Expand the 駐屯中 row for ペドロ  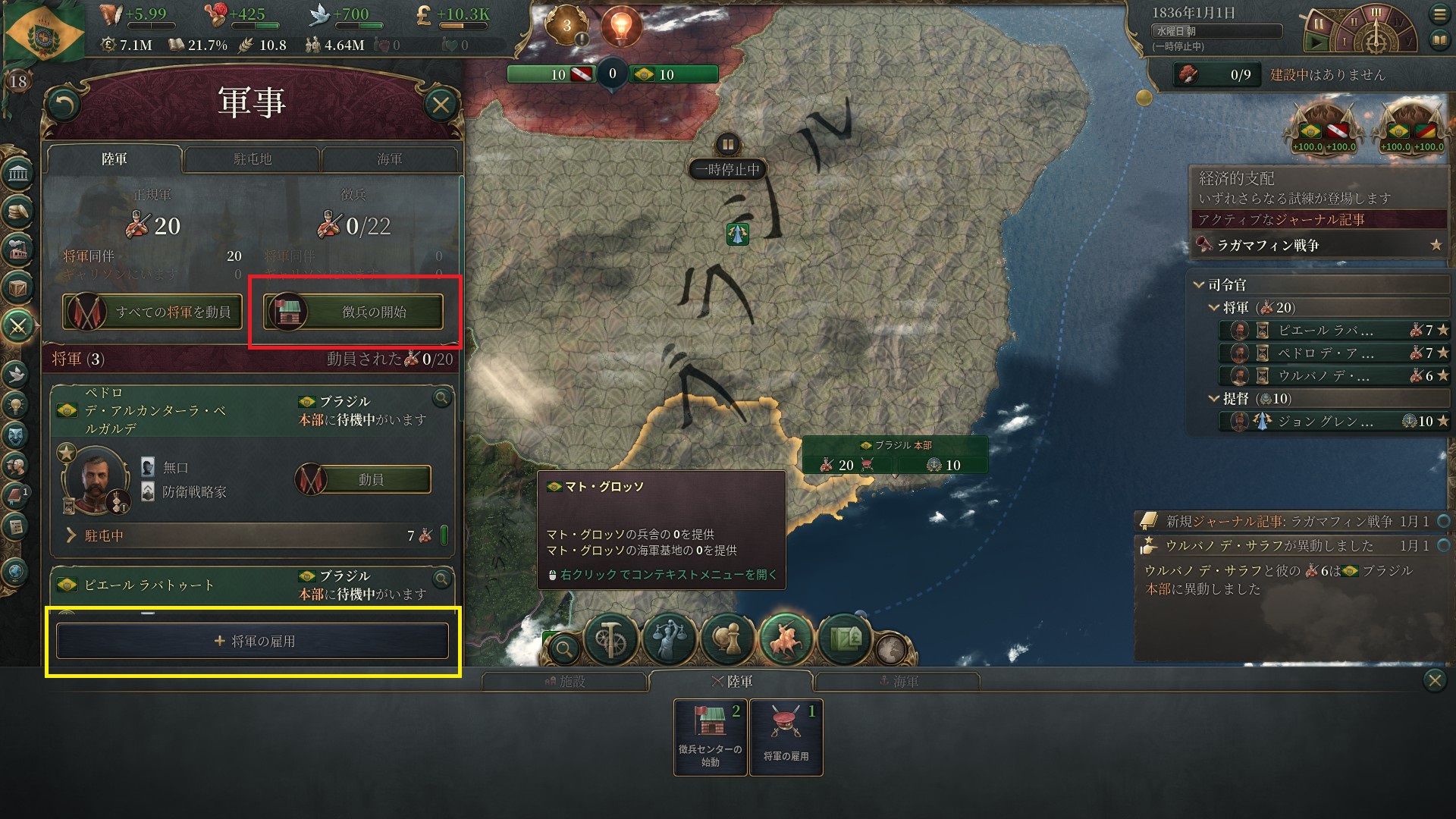pyautogui.click(x=70, y=535)
